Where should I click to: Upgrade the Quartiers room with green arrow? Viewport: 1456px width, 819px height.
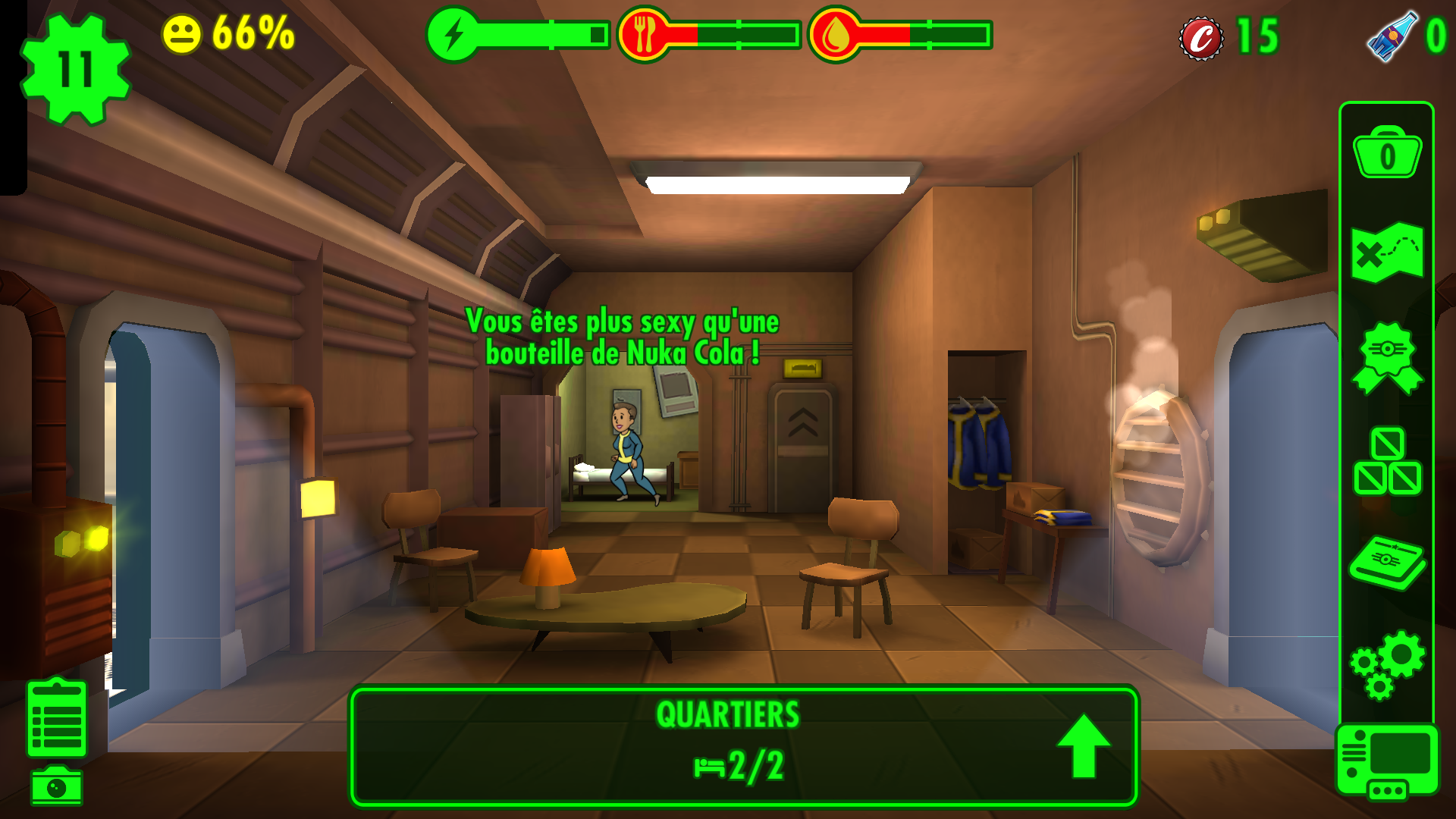pos(1084,746)
